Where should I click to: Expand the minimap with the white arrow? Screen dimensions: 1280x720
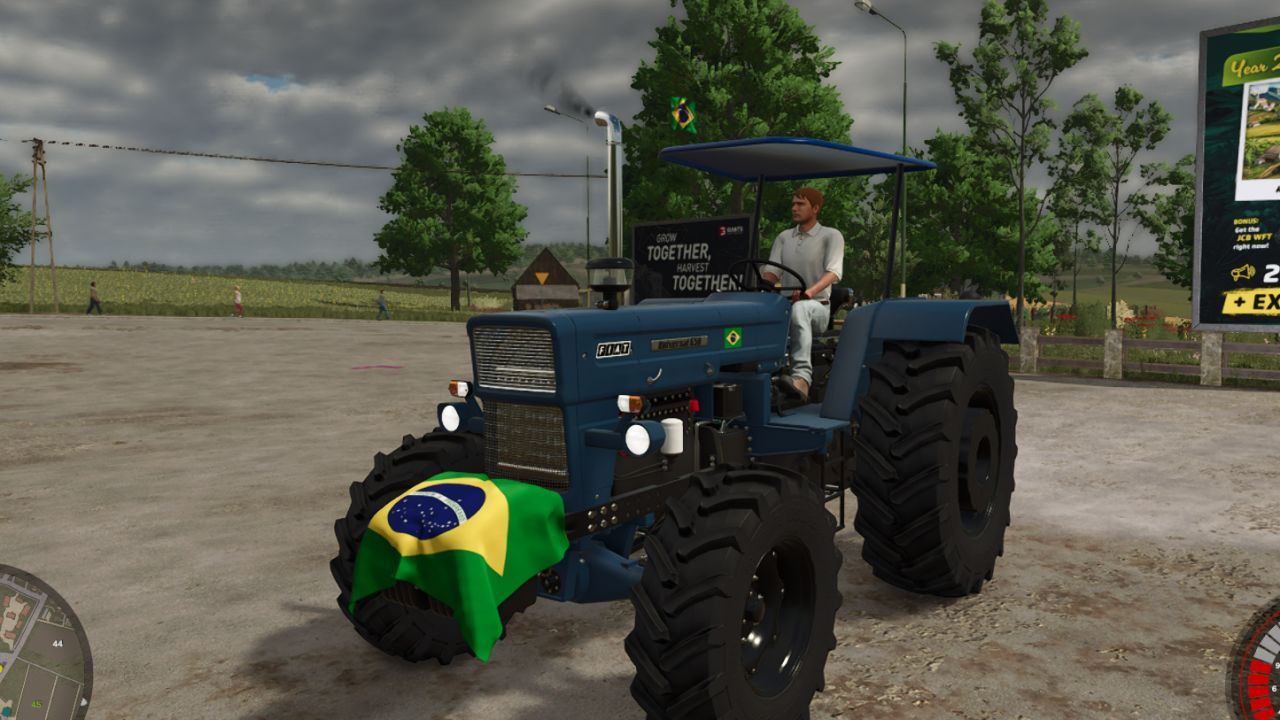(x=84, y=702)
